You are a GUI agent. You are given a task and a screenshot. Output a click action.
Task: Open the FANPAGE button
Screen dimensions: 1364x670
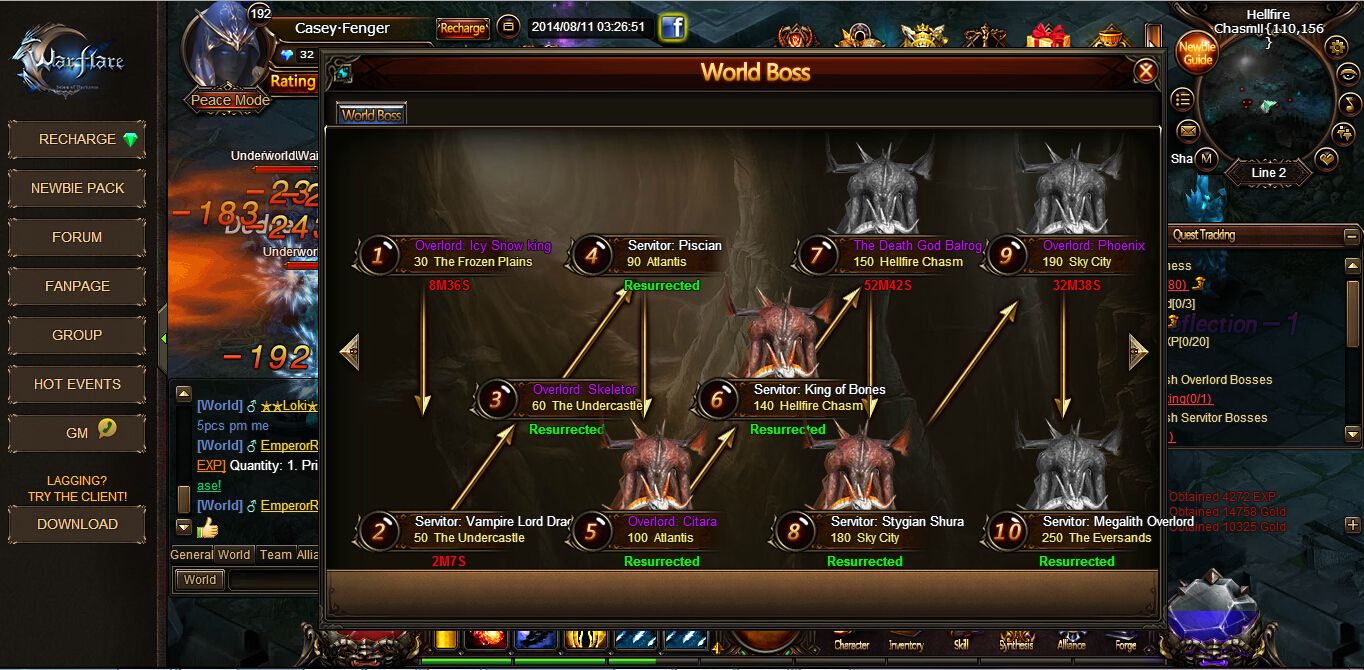coord(77,286)
